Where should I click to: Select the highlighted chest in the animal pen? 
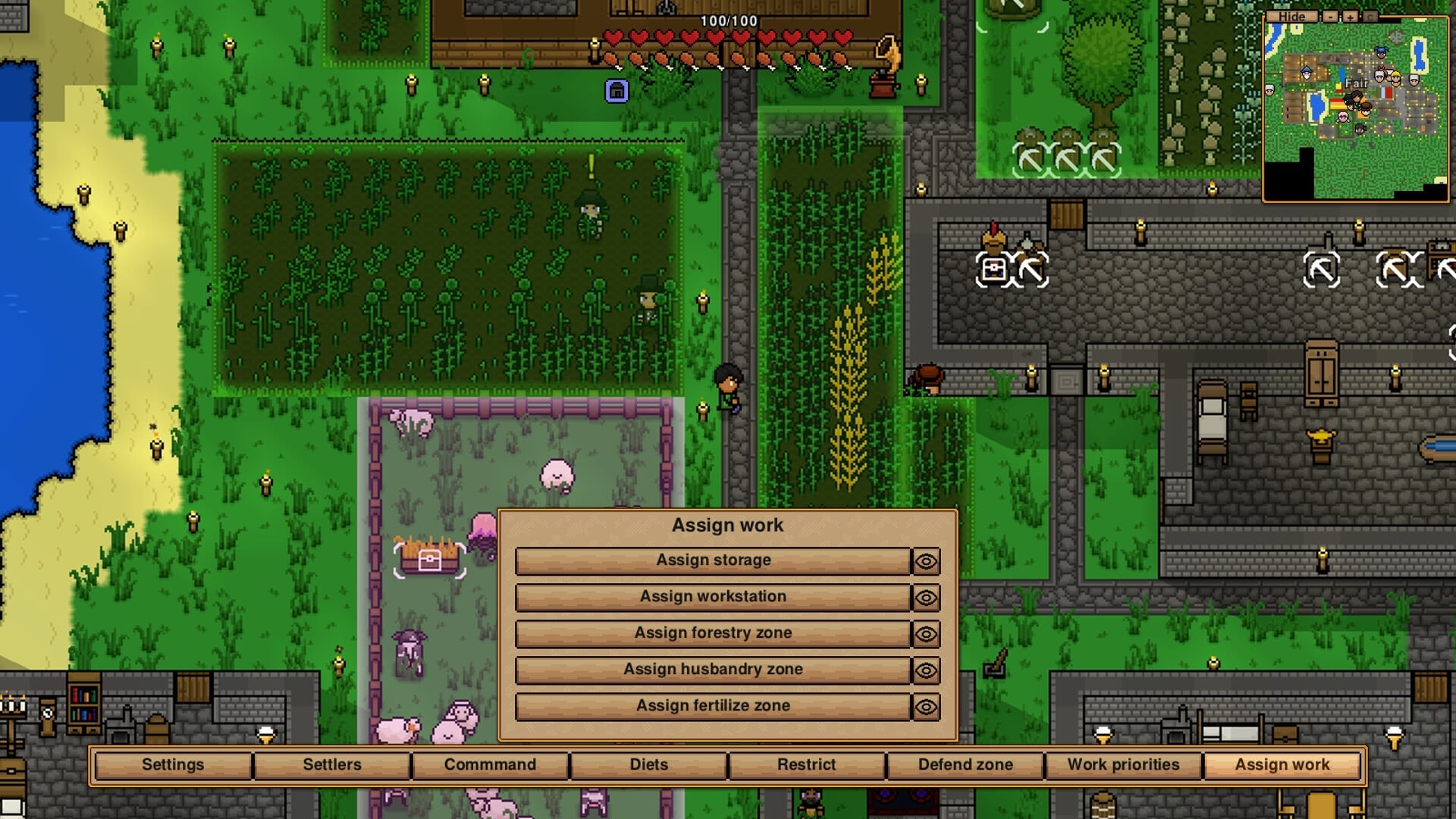coord(429,561)
